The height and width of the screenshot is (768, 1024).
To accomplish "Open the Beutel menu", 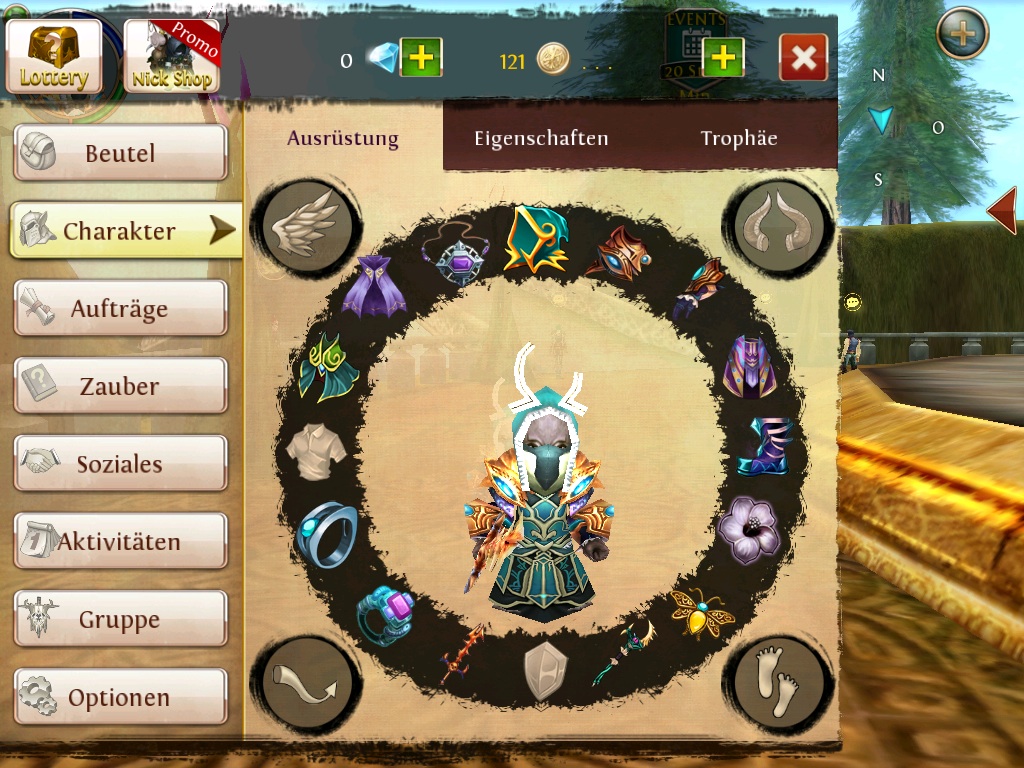I will pos(120,154).
